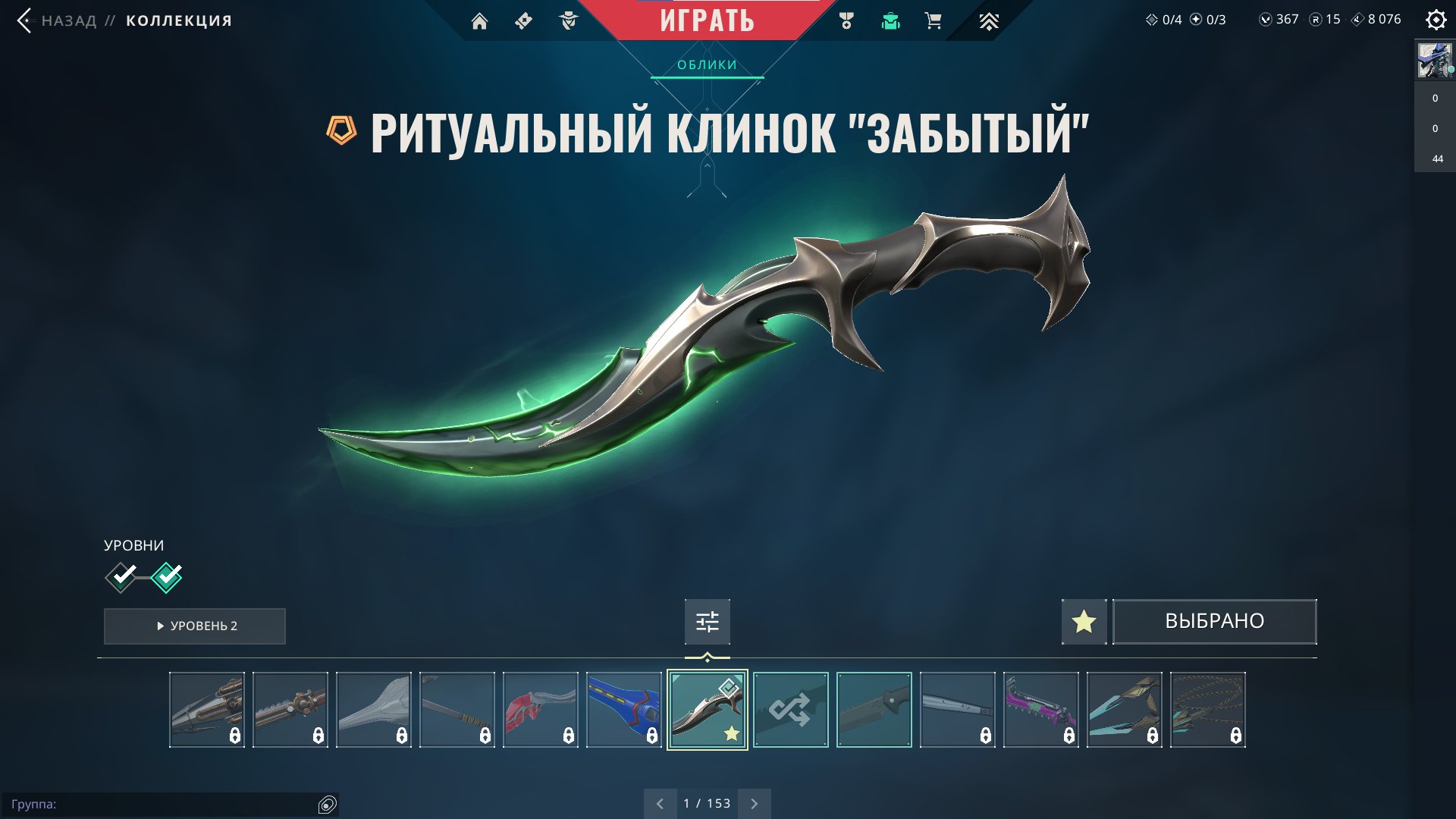Open the Agents section icon
The image size is (1456, 819).
click(567, 20)
